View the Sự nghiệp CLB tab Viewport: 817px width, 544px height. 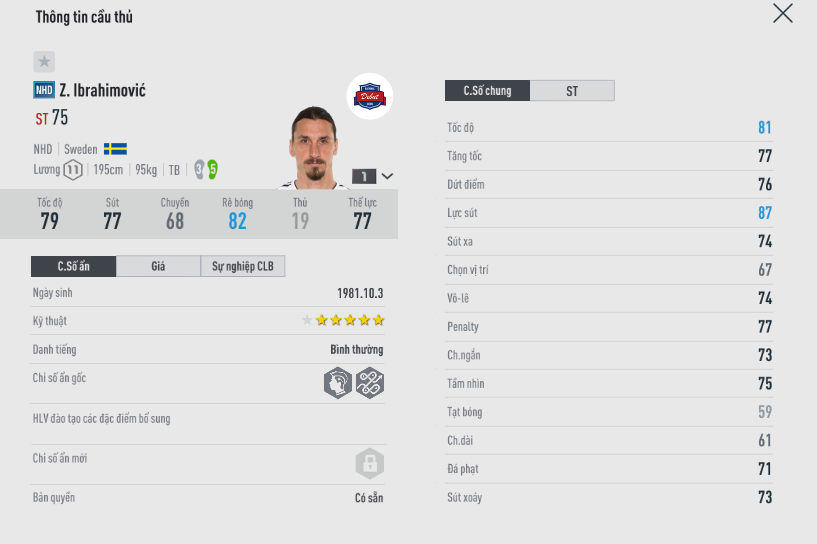point(243,266)
